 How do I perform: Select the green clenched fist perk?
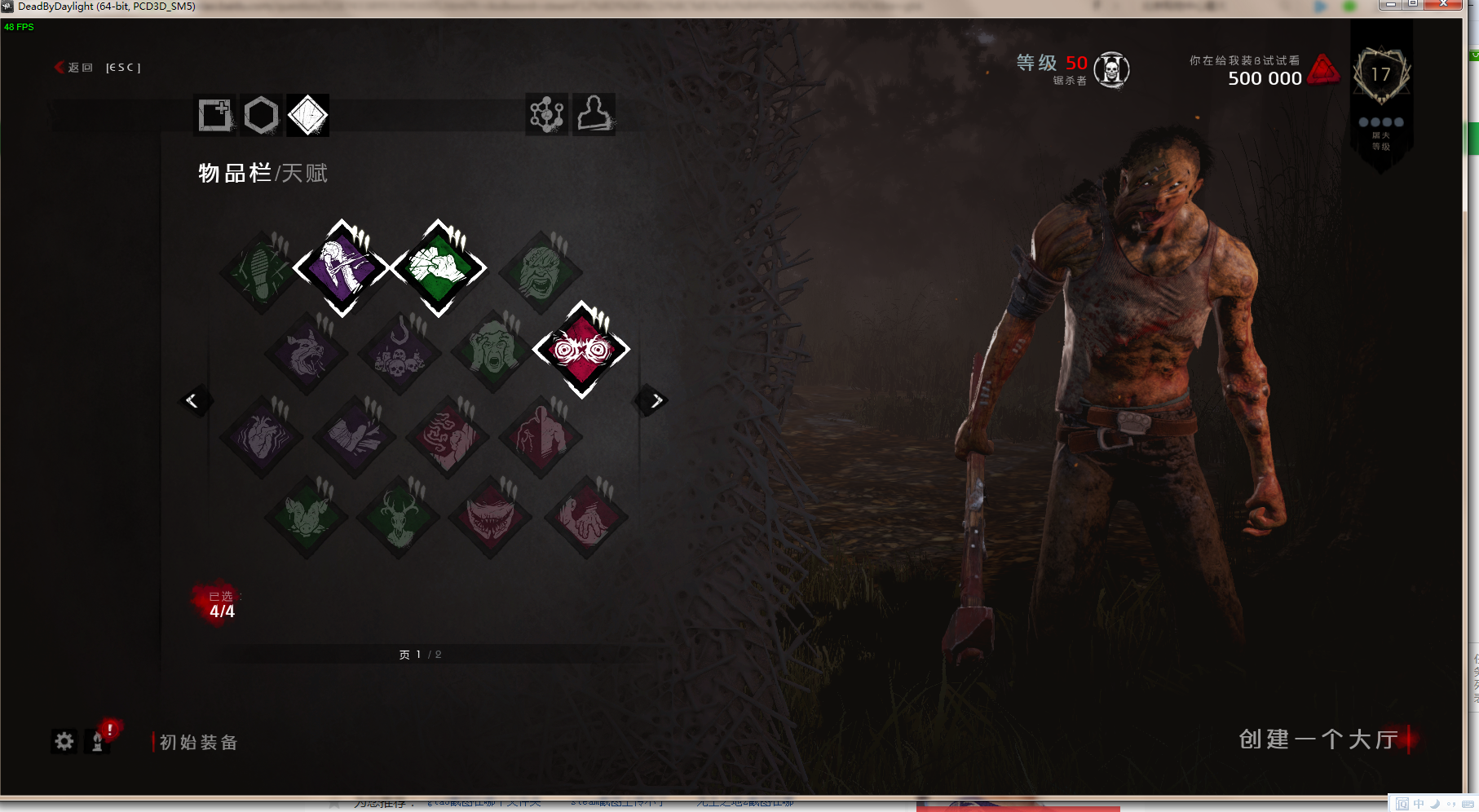tap(439, 267)
